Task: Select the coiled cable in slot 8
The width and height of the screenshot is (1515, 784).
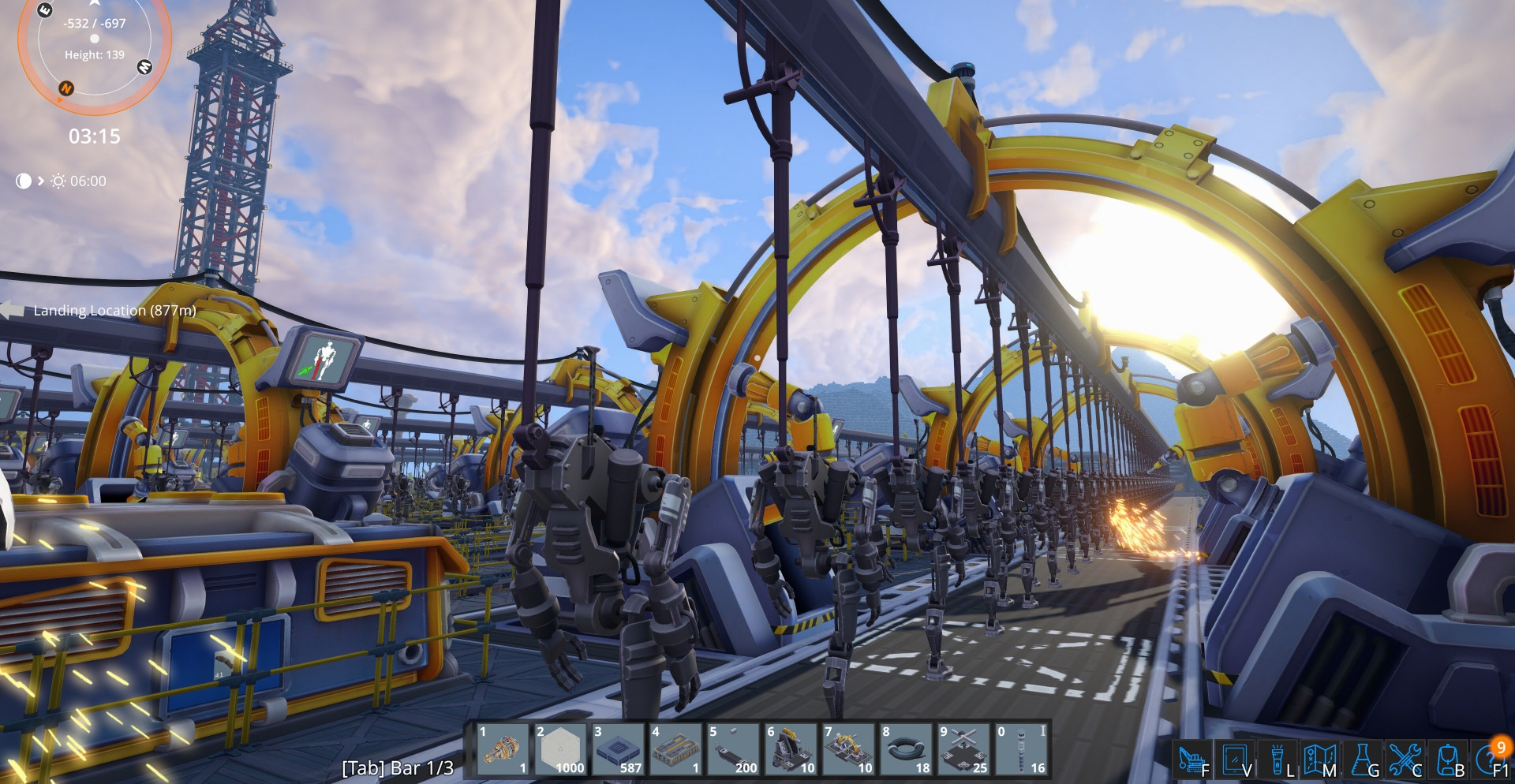Action: (906, 750)
